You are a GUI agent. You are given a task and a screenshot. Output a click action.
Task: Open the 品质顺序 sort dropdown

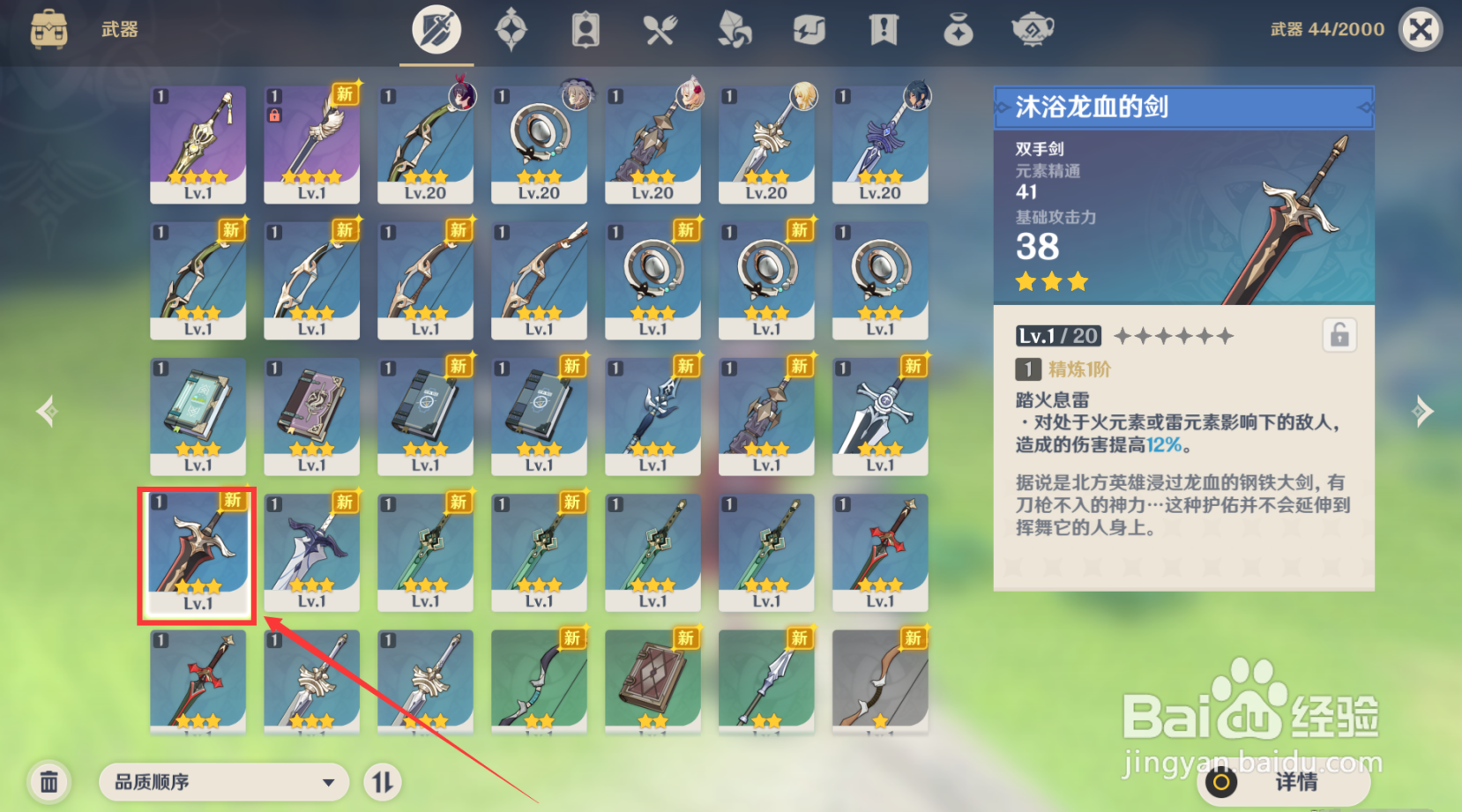[x=223, y=781]
